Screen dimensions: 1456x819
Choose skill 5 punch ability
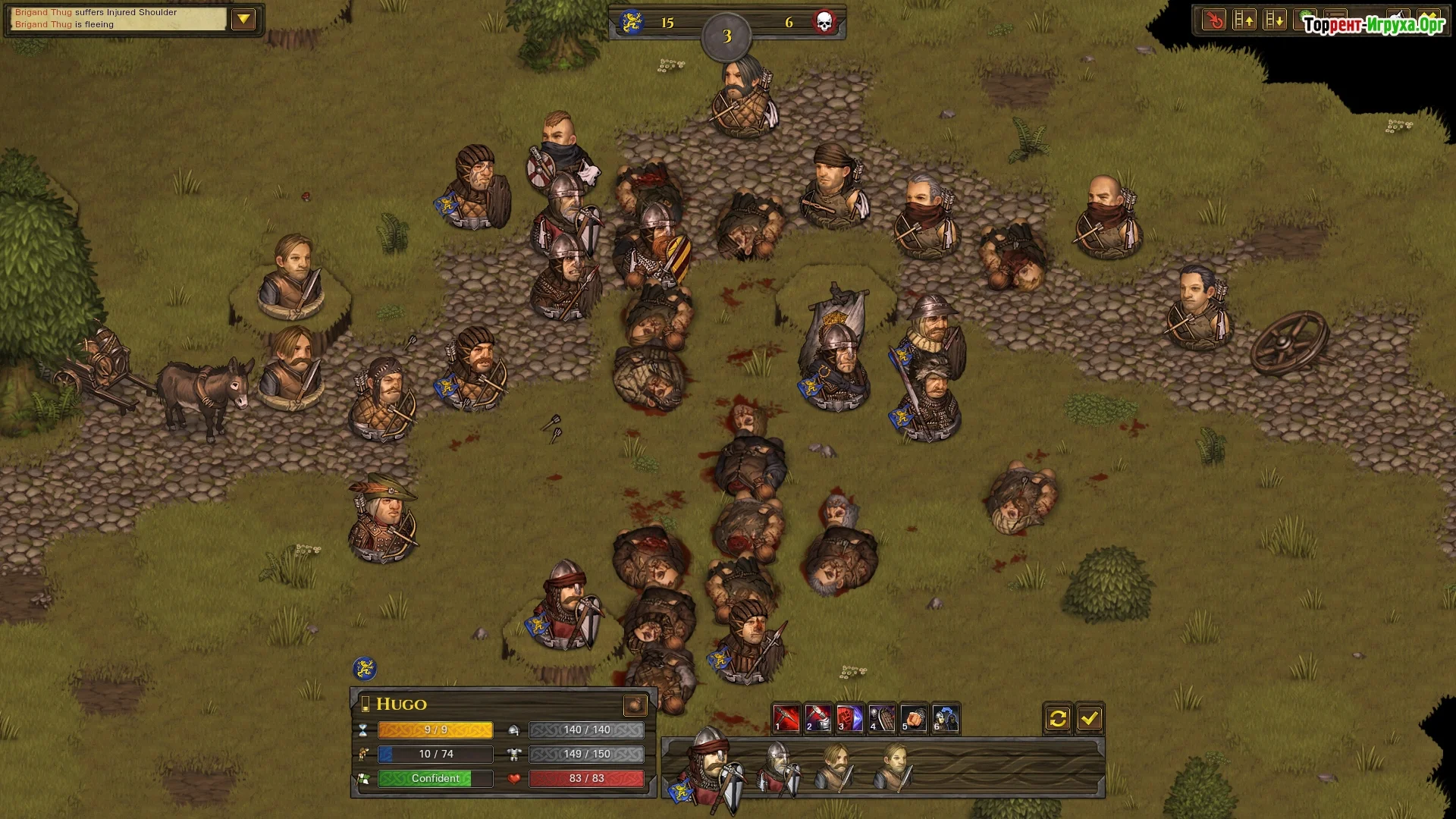pos(914,718)
